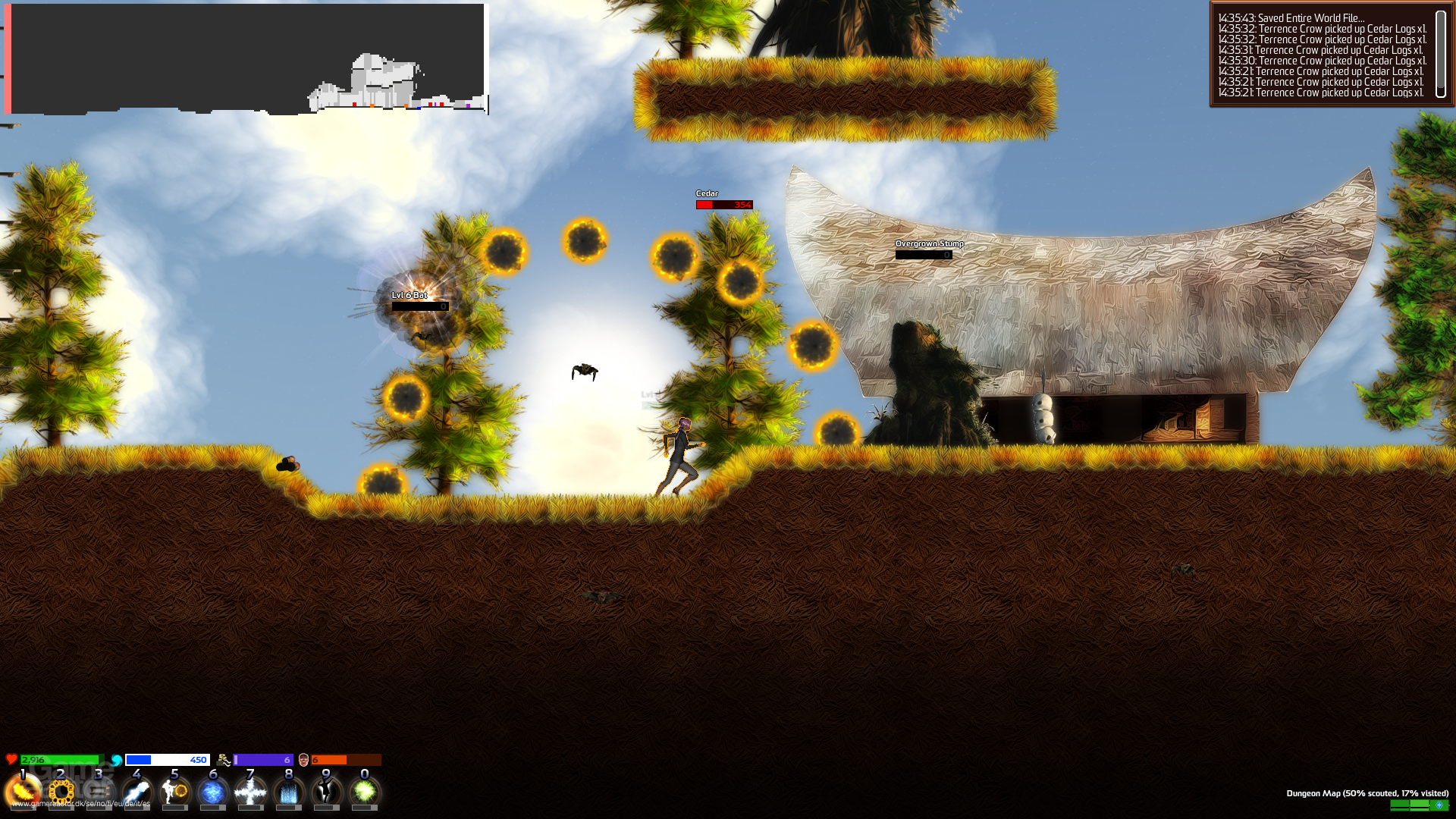1456x819 pixels.
Task: Click the swirl icon next to the mana bar
Action: [115, 759]
